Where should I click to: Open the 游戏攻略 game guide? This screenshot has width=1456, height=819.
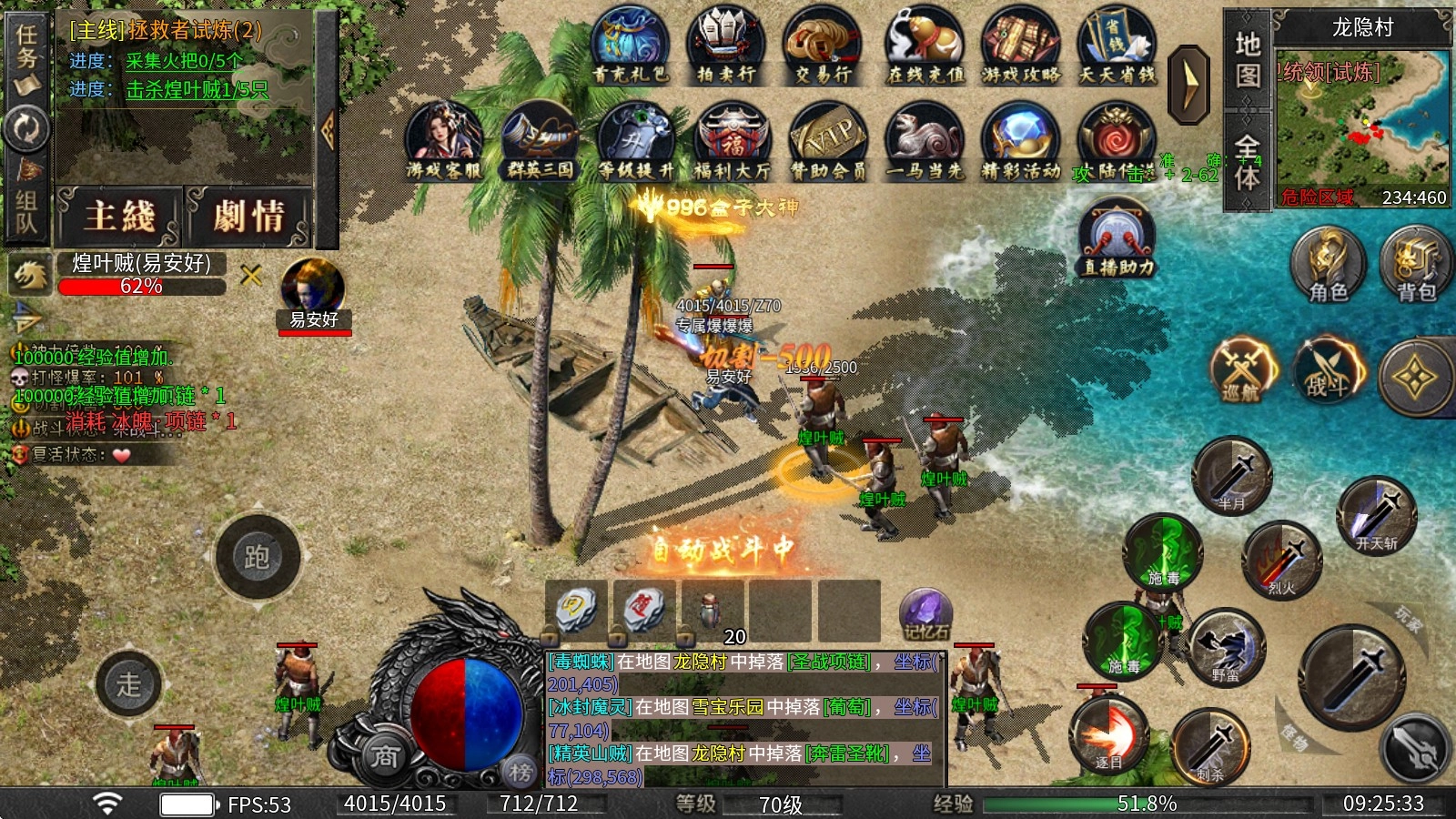coord(1020,45)
